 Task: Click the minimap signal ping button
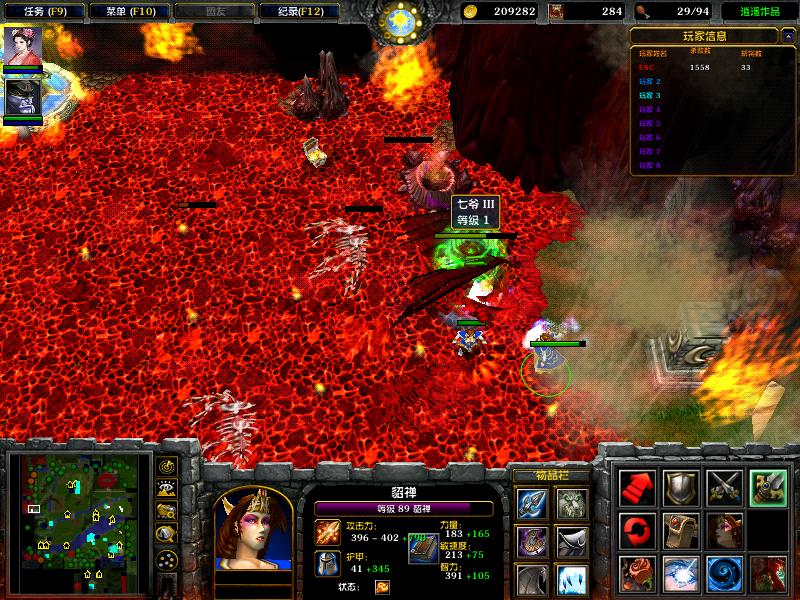[x=167, y=466]
